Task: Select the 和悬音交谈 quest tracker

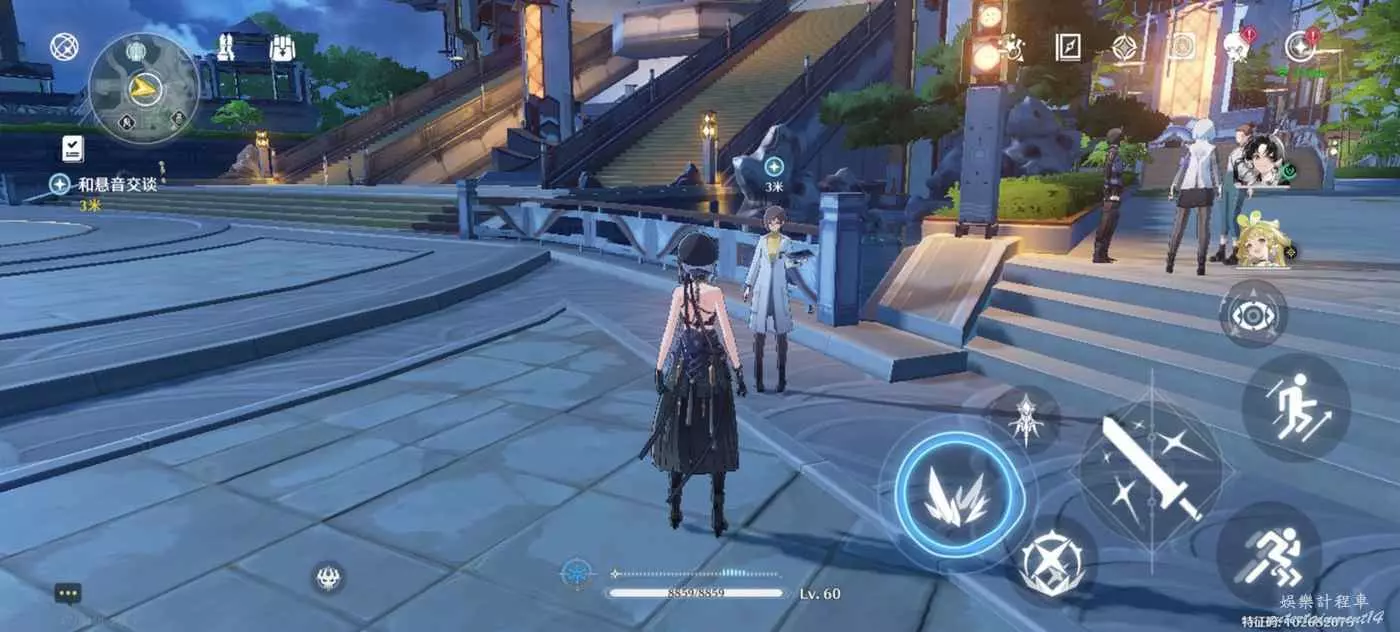Action: point(105,185)
